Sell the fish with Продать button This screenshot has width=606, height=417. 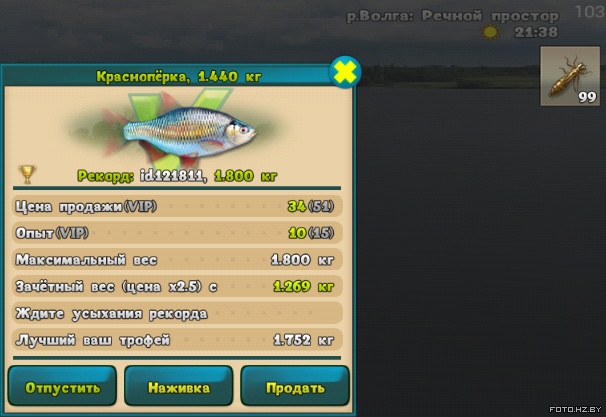pyautogui.click(x=295, y=387)
